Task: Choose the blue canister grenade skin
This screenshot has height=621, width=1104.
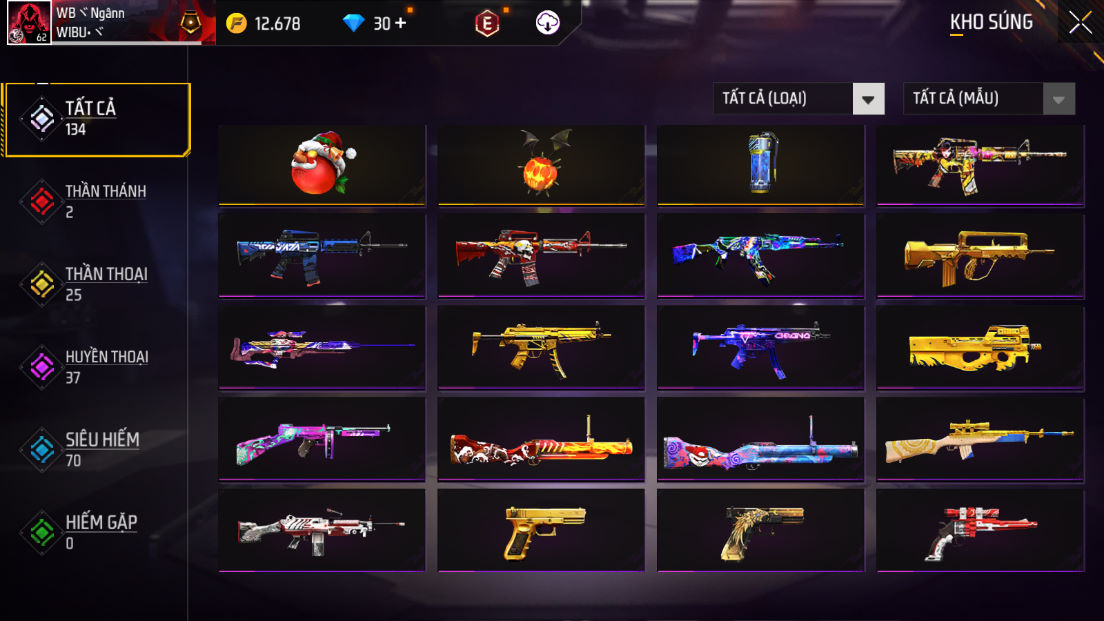Action: tap(760, 165)
